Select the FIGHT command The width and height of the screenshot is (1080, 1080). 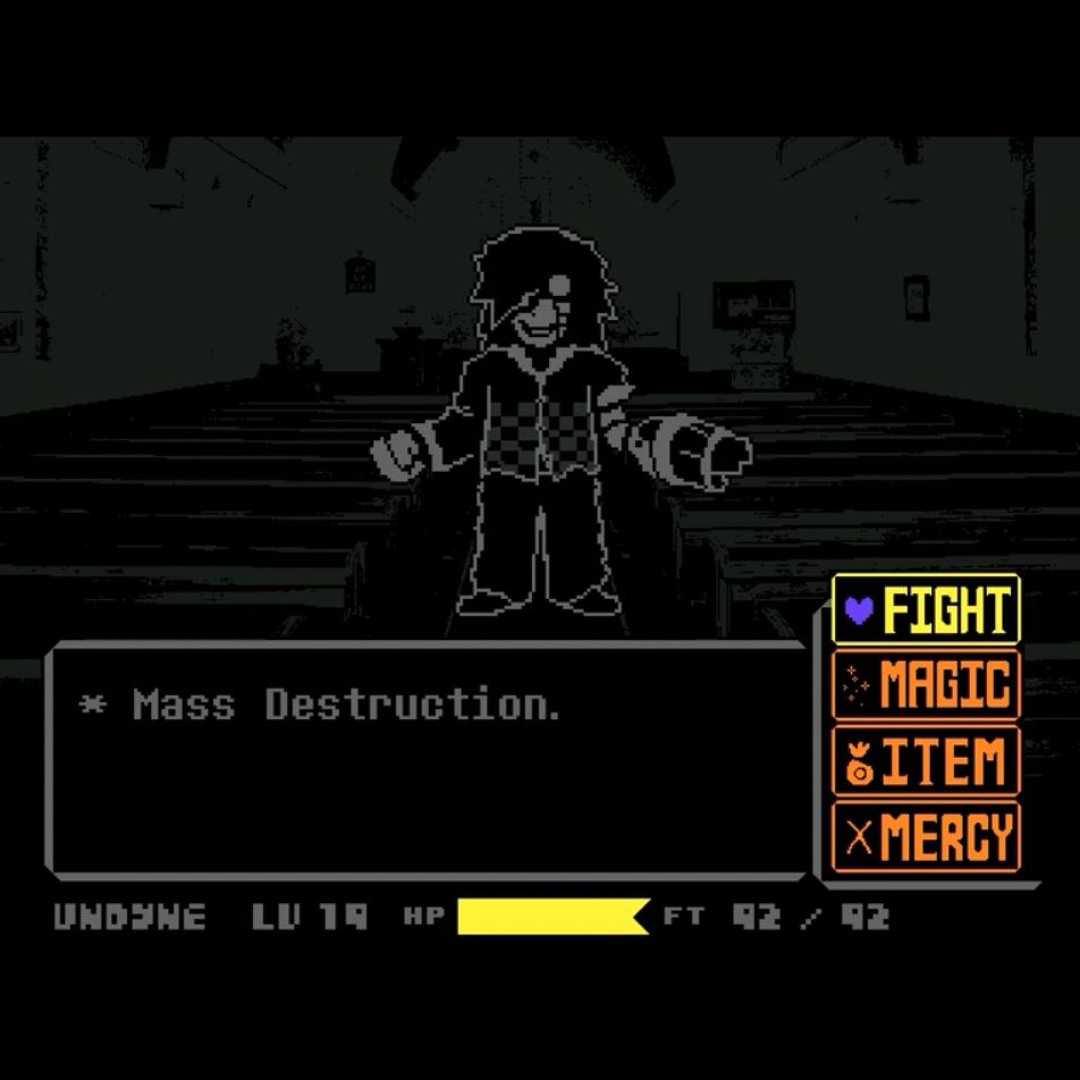click(926, 609)
